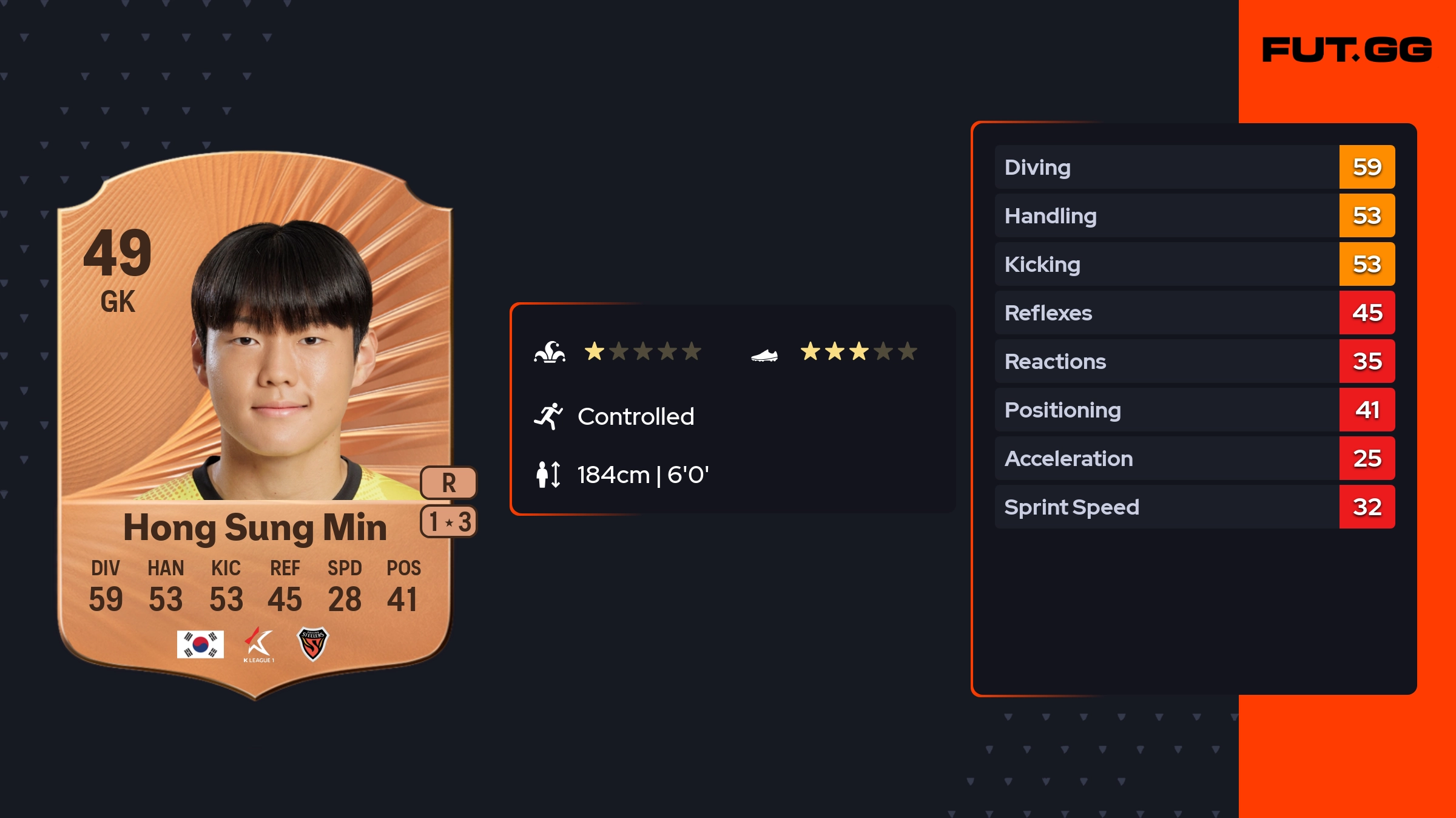The image size is (1456, 818).
Task: Click the Kicking stat row
Action: [x=1194, y=264]
